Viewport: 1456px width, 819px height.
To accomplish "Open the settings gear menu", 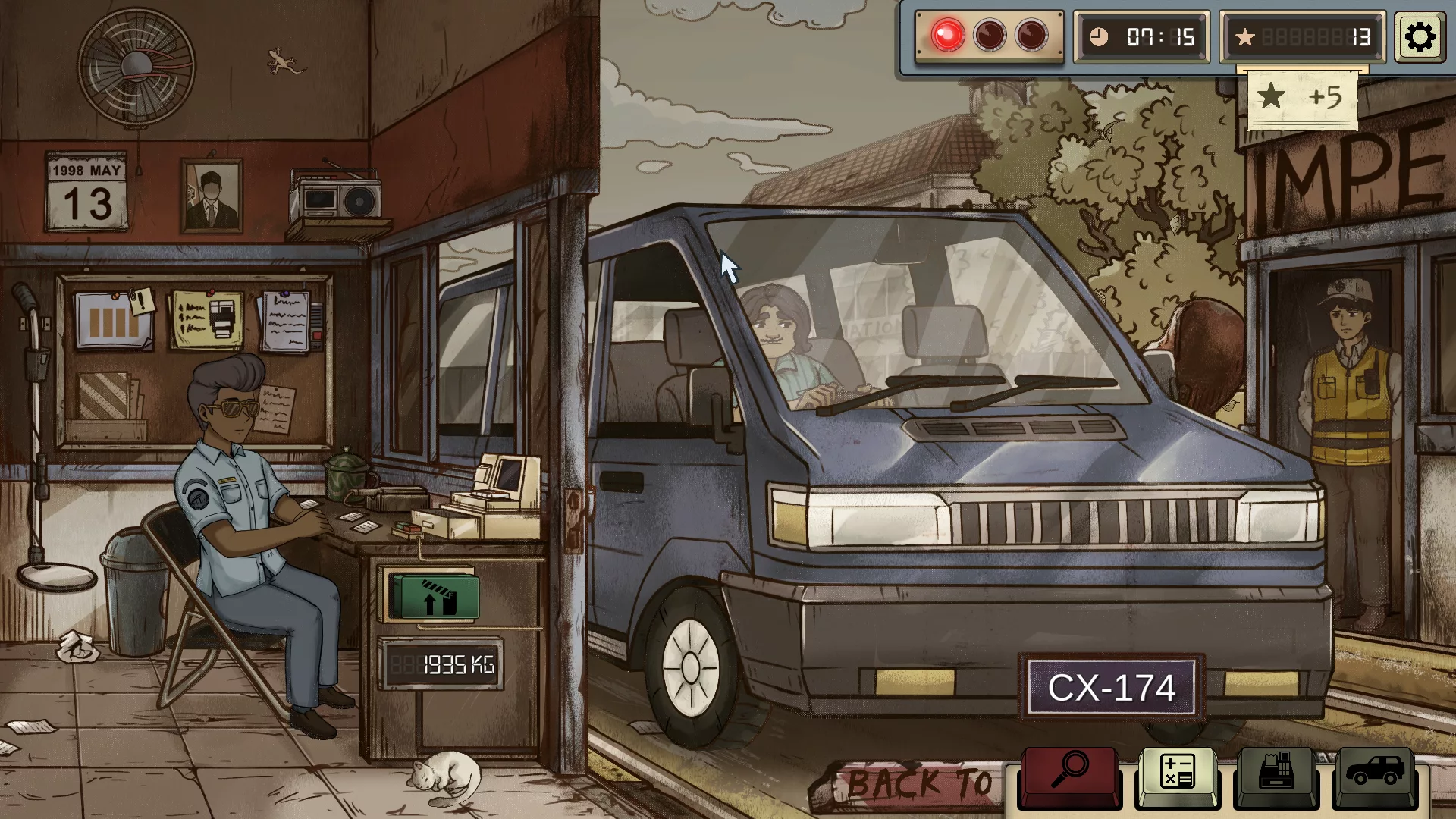I will pyautogui.click(x=1420, y=36).
